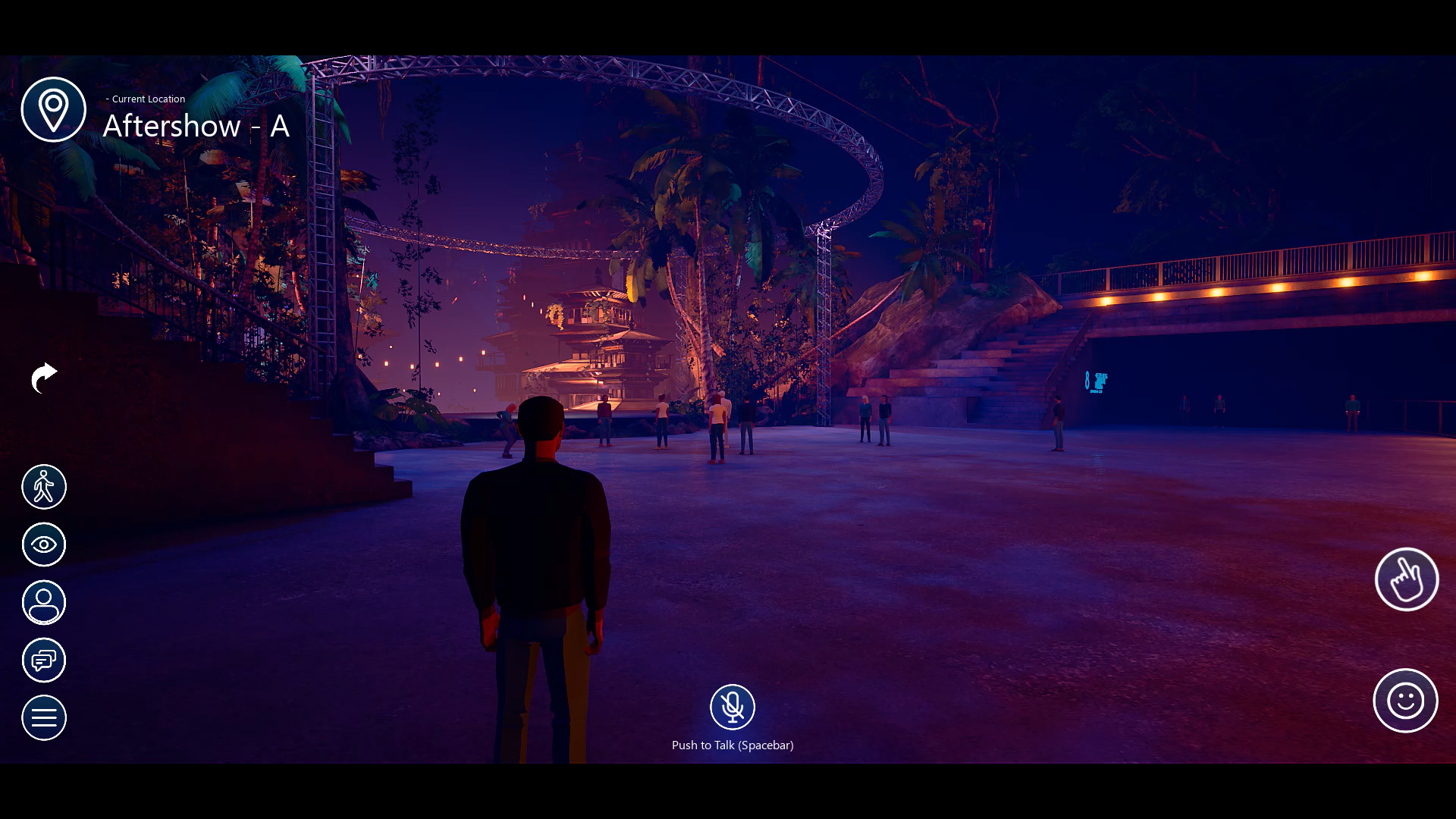Click the pointing hand interact button

point(1406,579)
